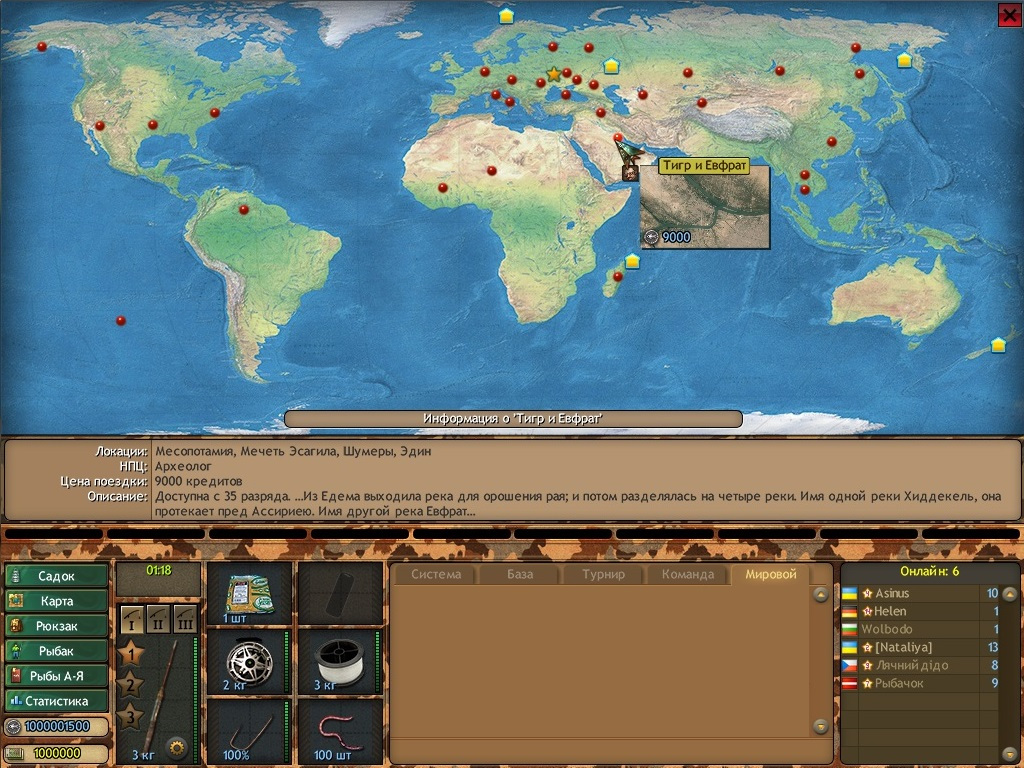Click the gold star map marker
1024x768 pixels.
click(554, 74)
